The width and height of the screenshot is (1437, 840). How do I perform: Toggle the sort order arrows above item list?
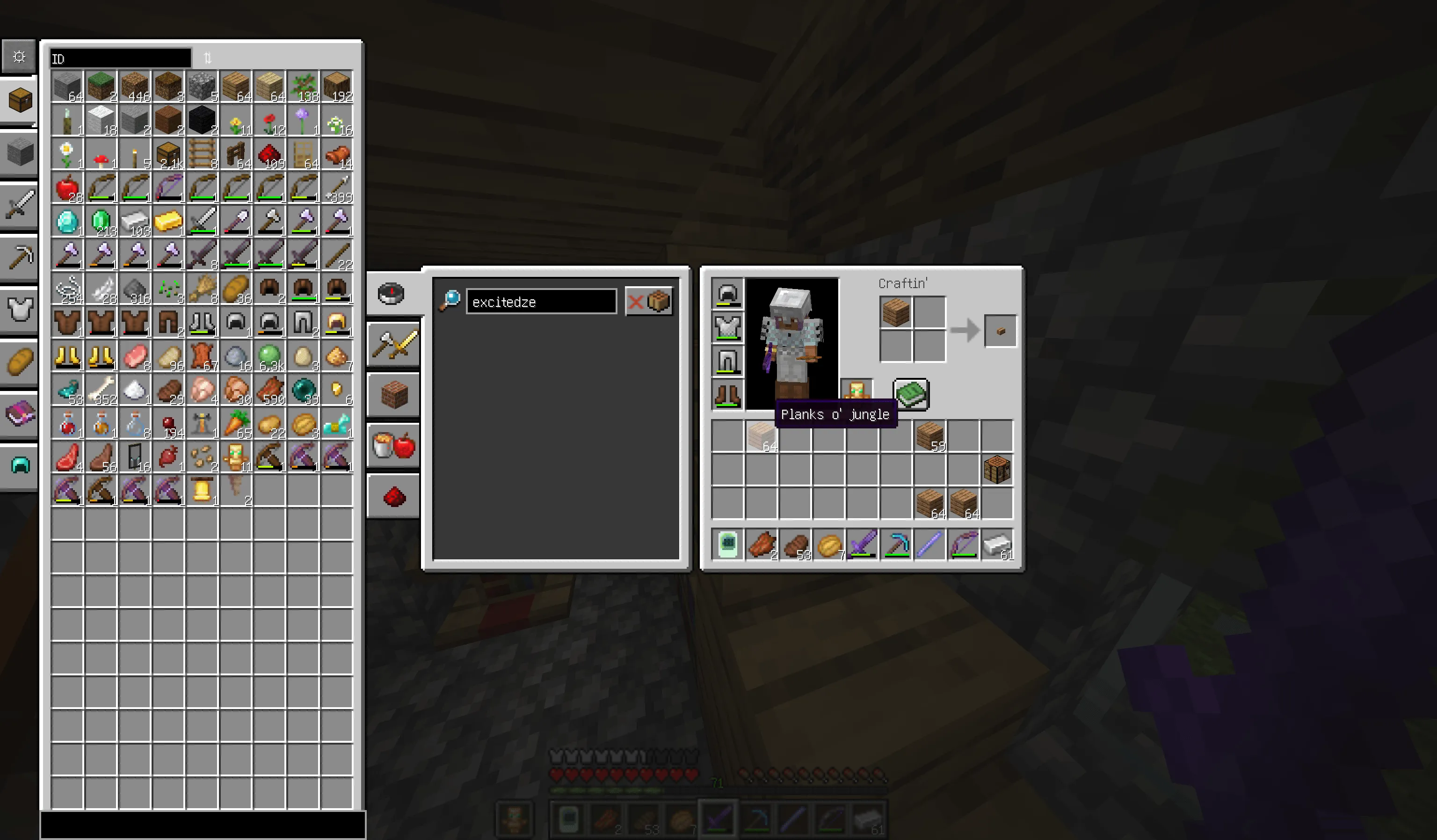click(x=207, y=57)
